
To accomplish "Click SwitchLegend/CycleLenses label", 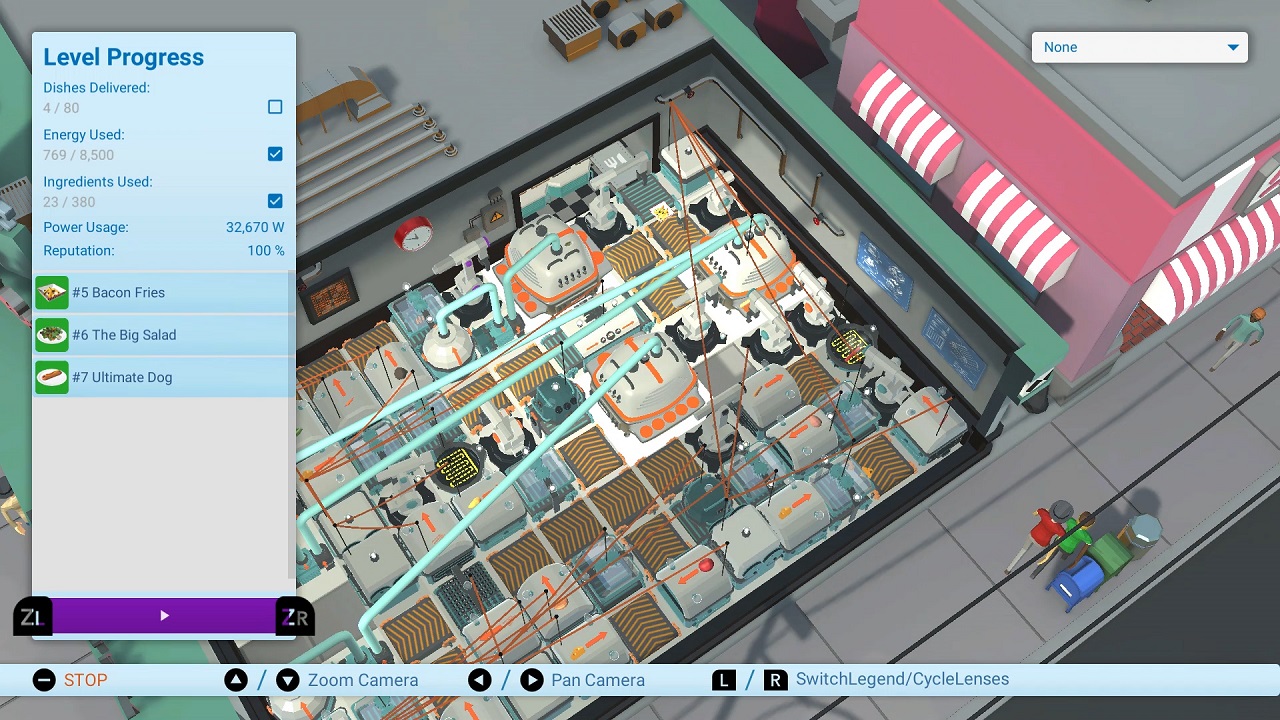I will pyautogui.click(x=903, y=680).
